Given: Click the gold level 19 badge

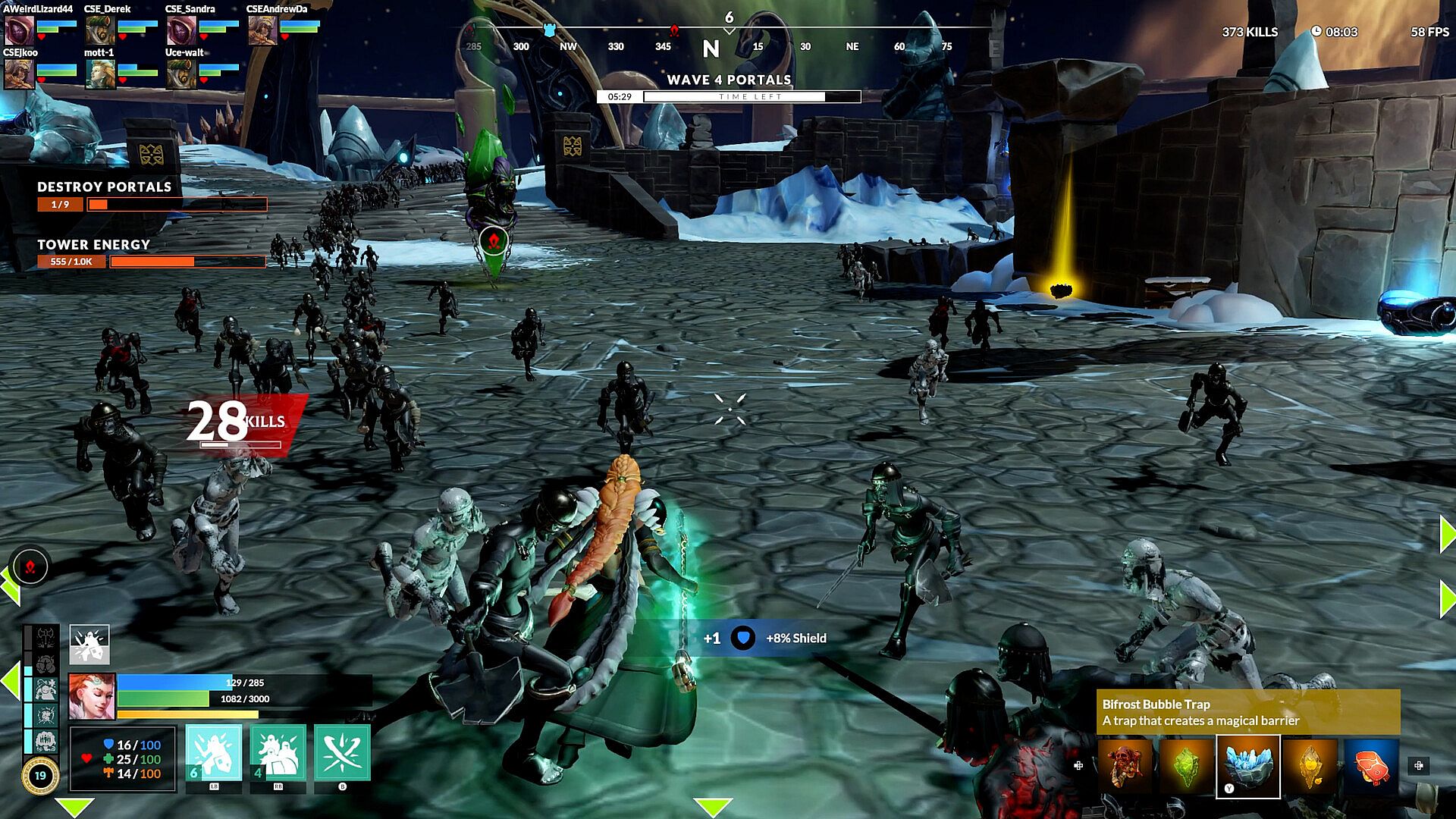Looking at the screenshot, I should point(40,775).
